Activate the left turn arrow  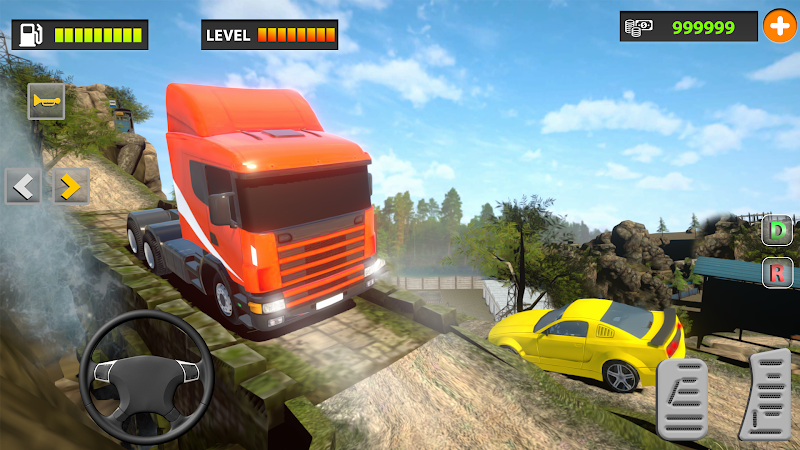23,185
